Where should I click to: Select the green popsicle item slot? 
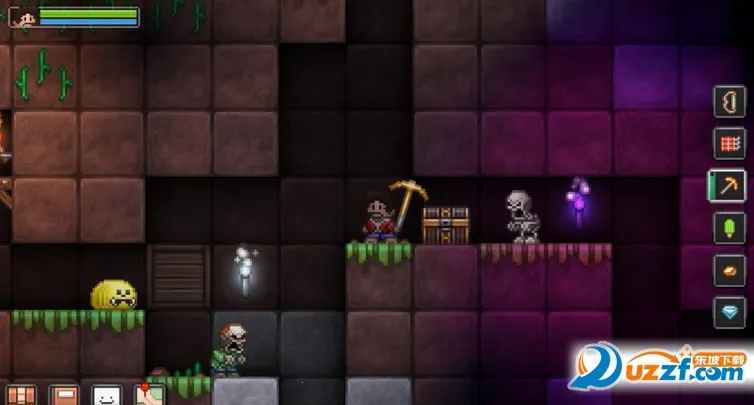click(x=730, y=228)
